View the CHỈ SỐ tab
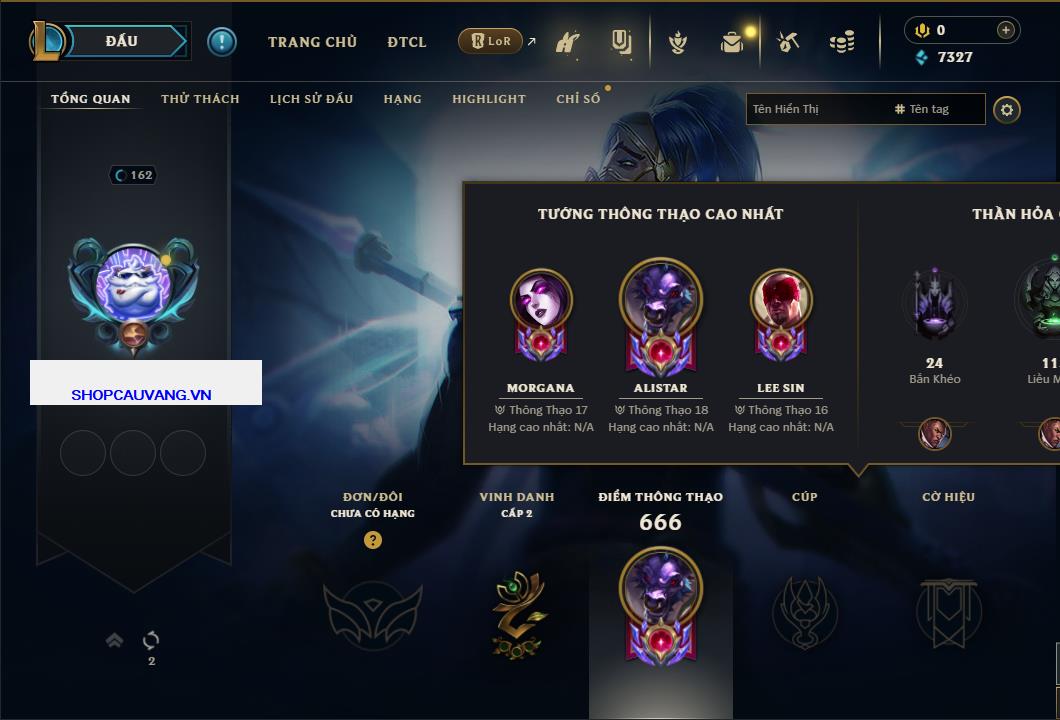The image size is (1060, 720). [x=578, y=99]
